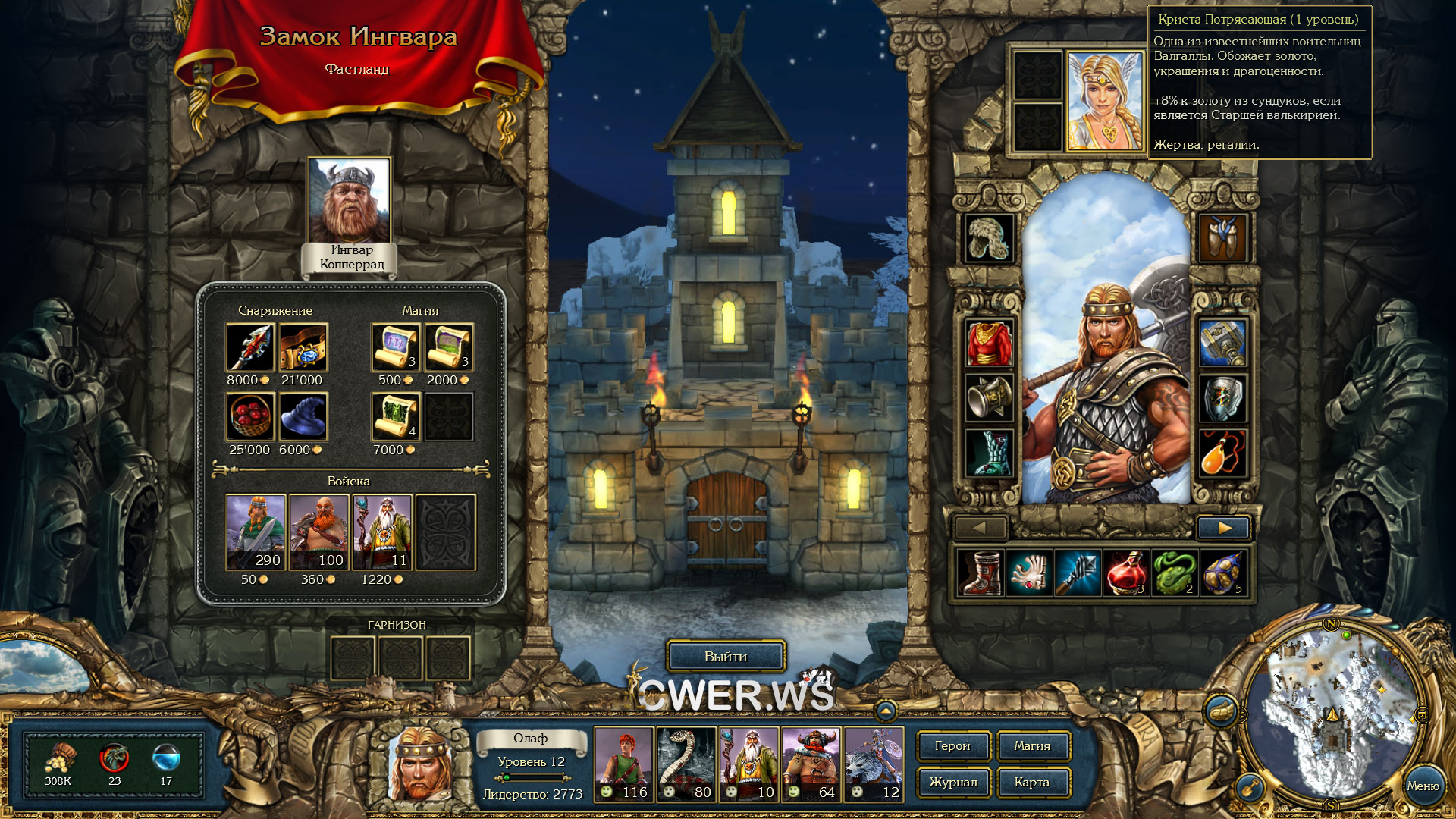The image size is (1456, 819).
Task: Buy the 8000 gold spear item
Action: point(249,347)
